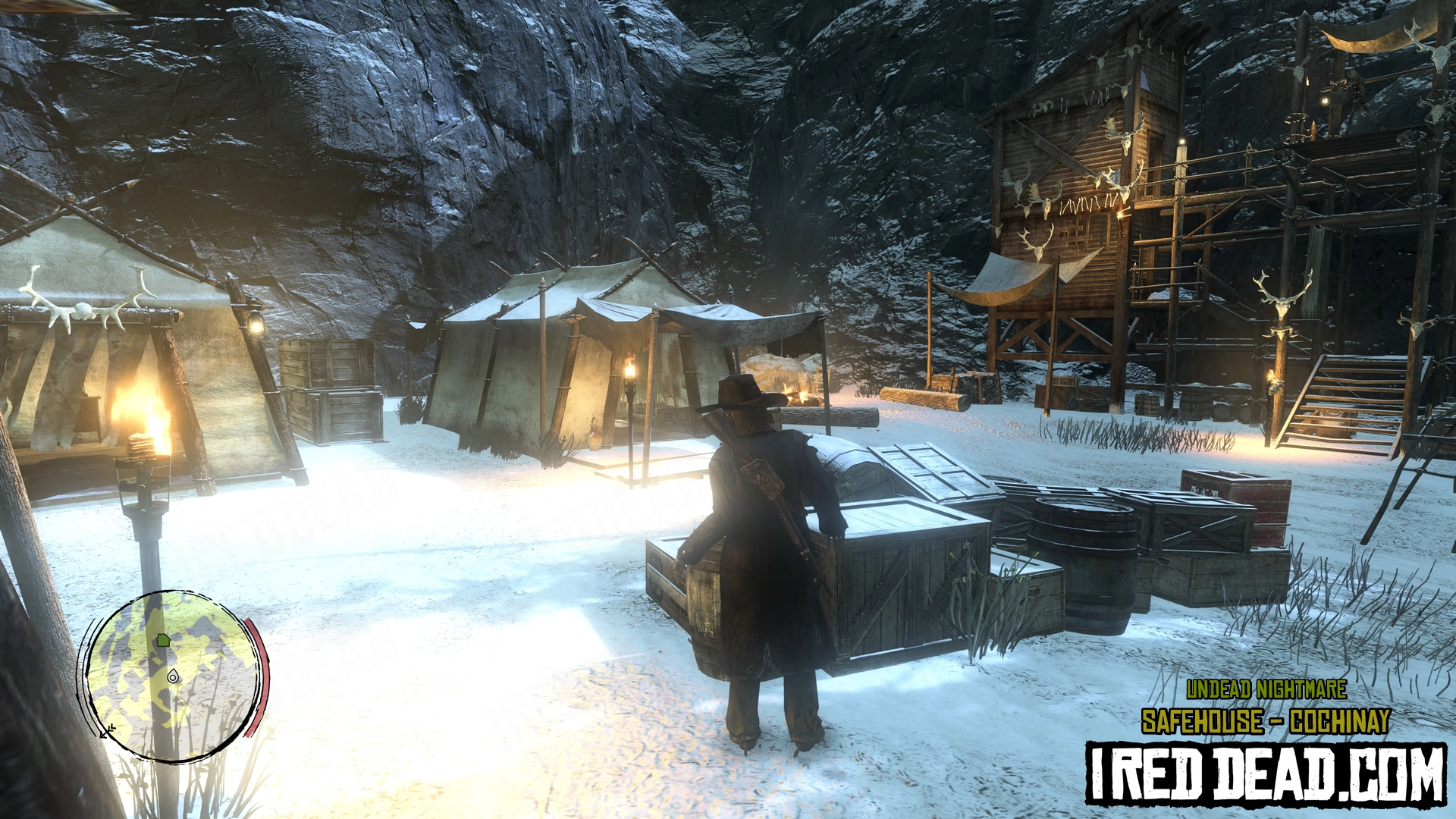Open the IRedDead.com watermark link
Screen dimensions: 1456x819
1265,774
